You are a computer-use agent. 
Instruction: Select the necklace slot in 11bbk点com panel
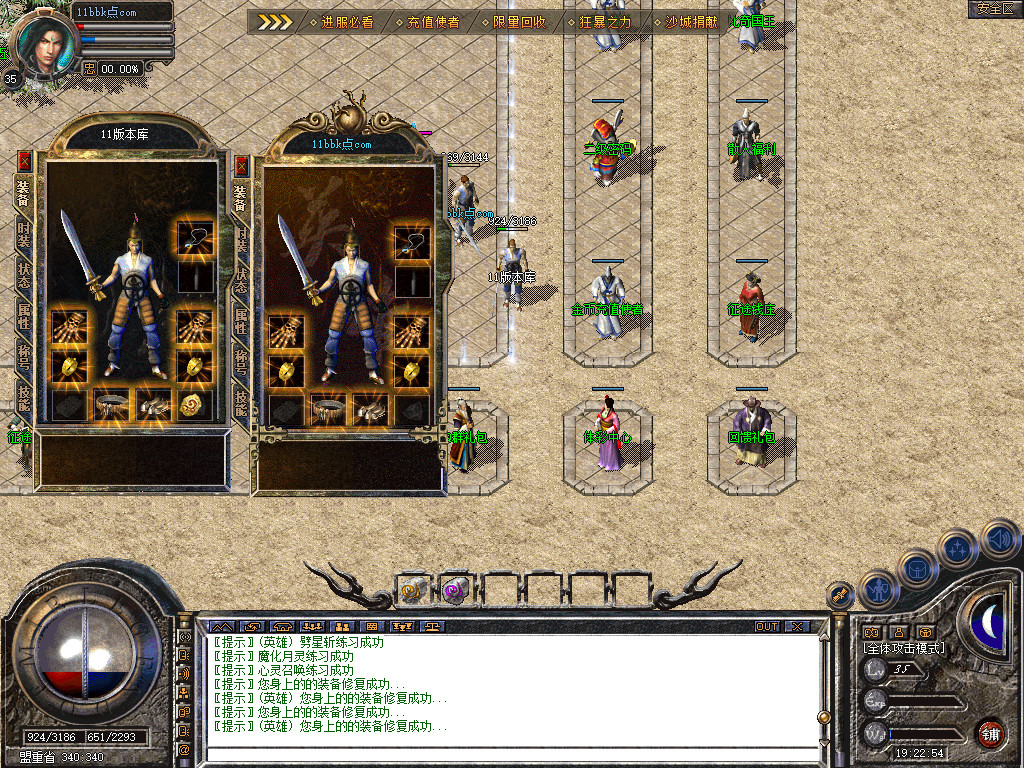(x=412, y=241)
